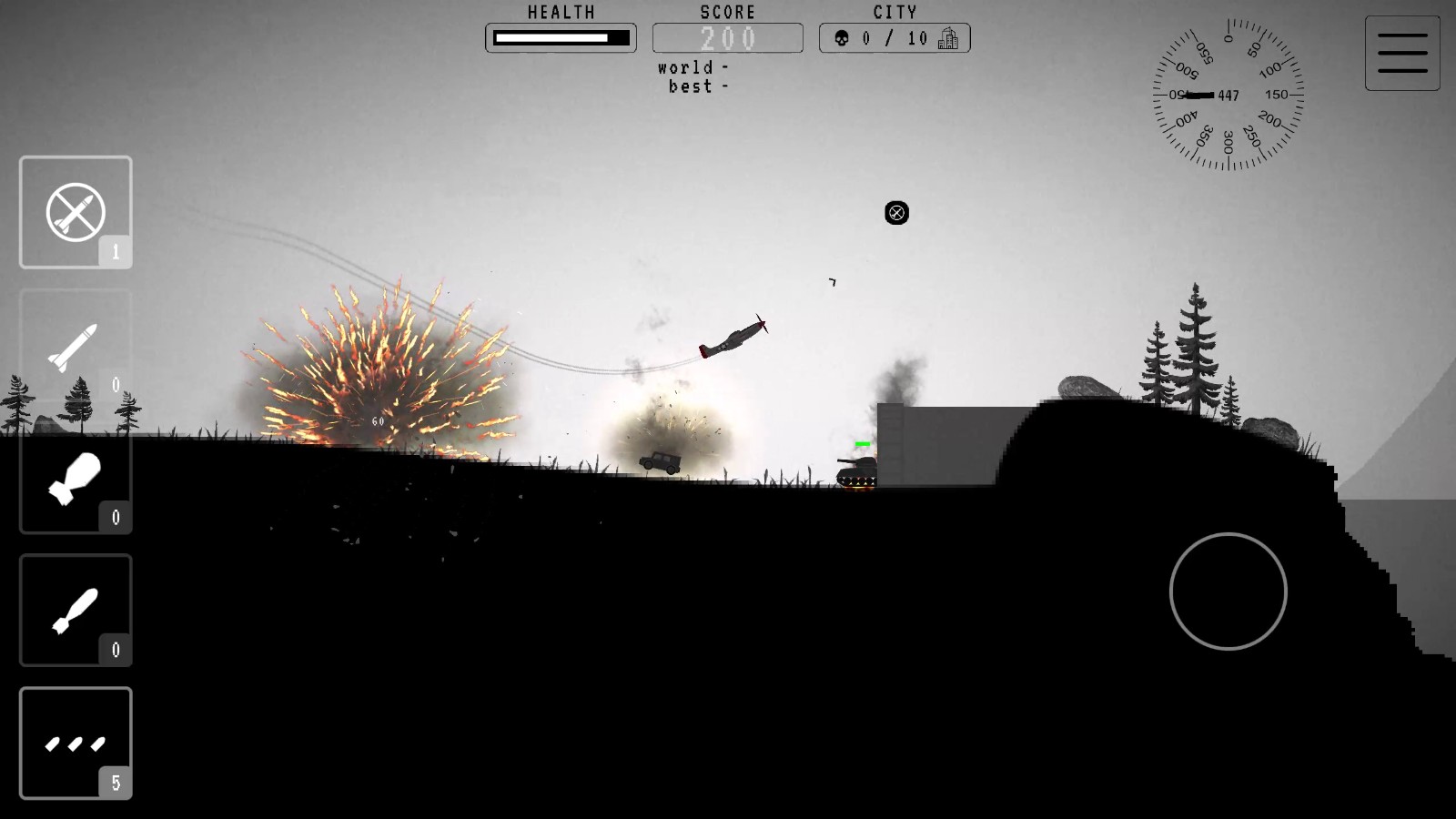The image size is (1456, 819).
Task: Click the skull kill icon in the CITY counter
Action: 844,38
